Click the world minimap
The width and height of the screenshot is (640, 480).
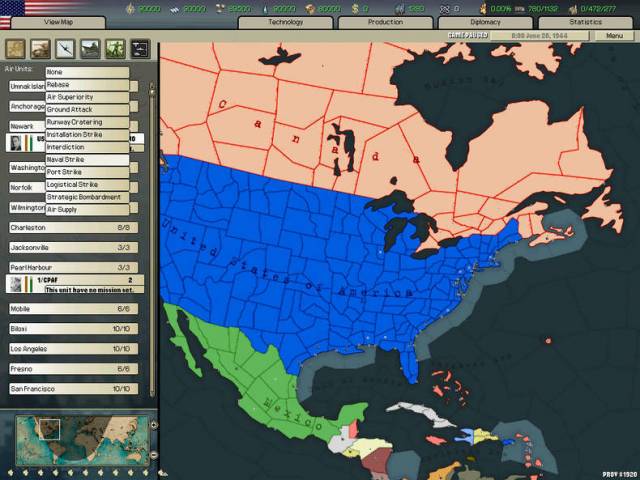80,436
